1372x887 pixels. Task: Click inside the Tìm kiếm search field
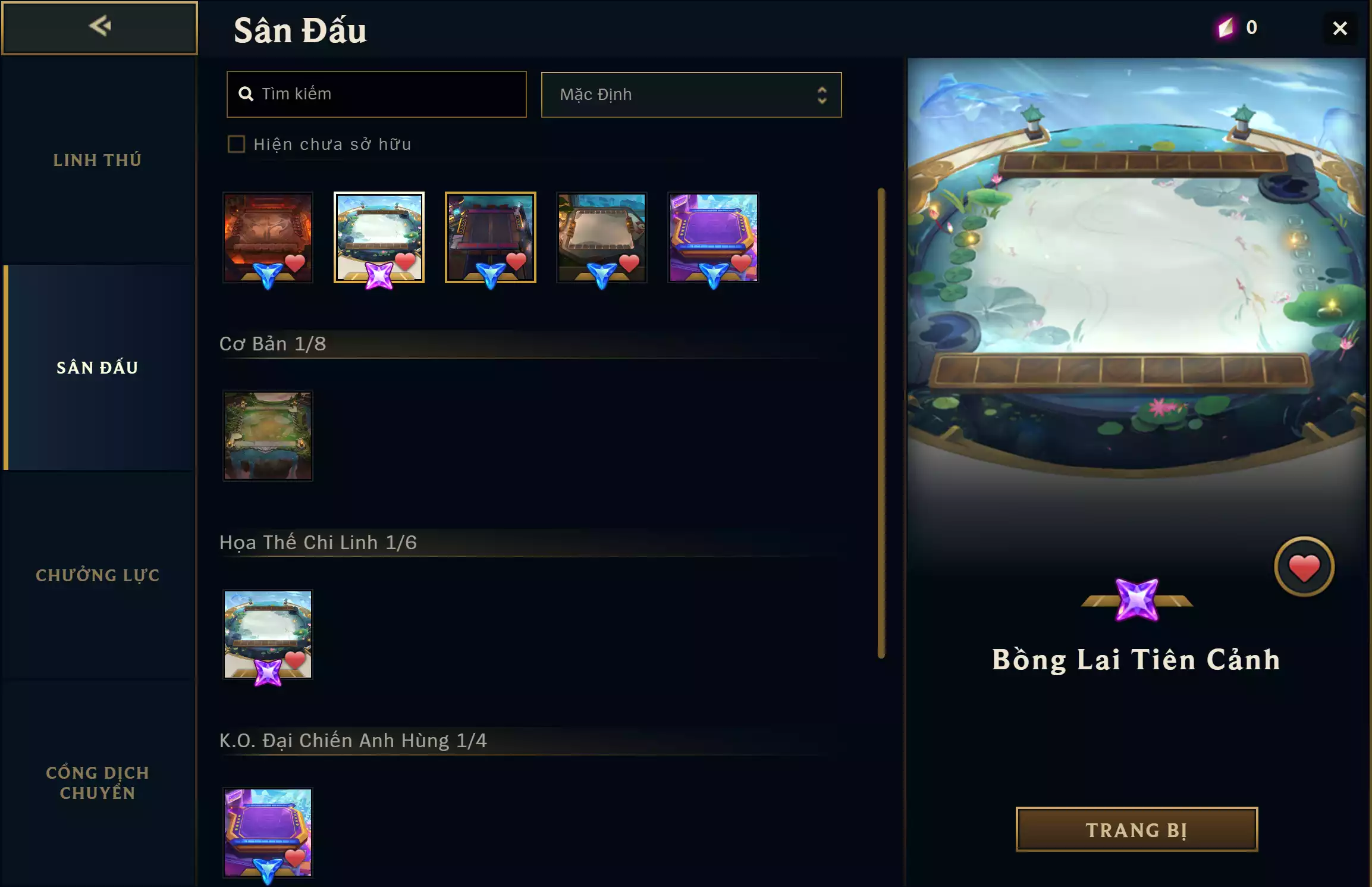click(376, 94)
